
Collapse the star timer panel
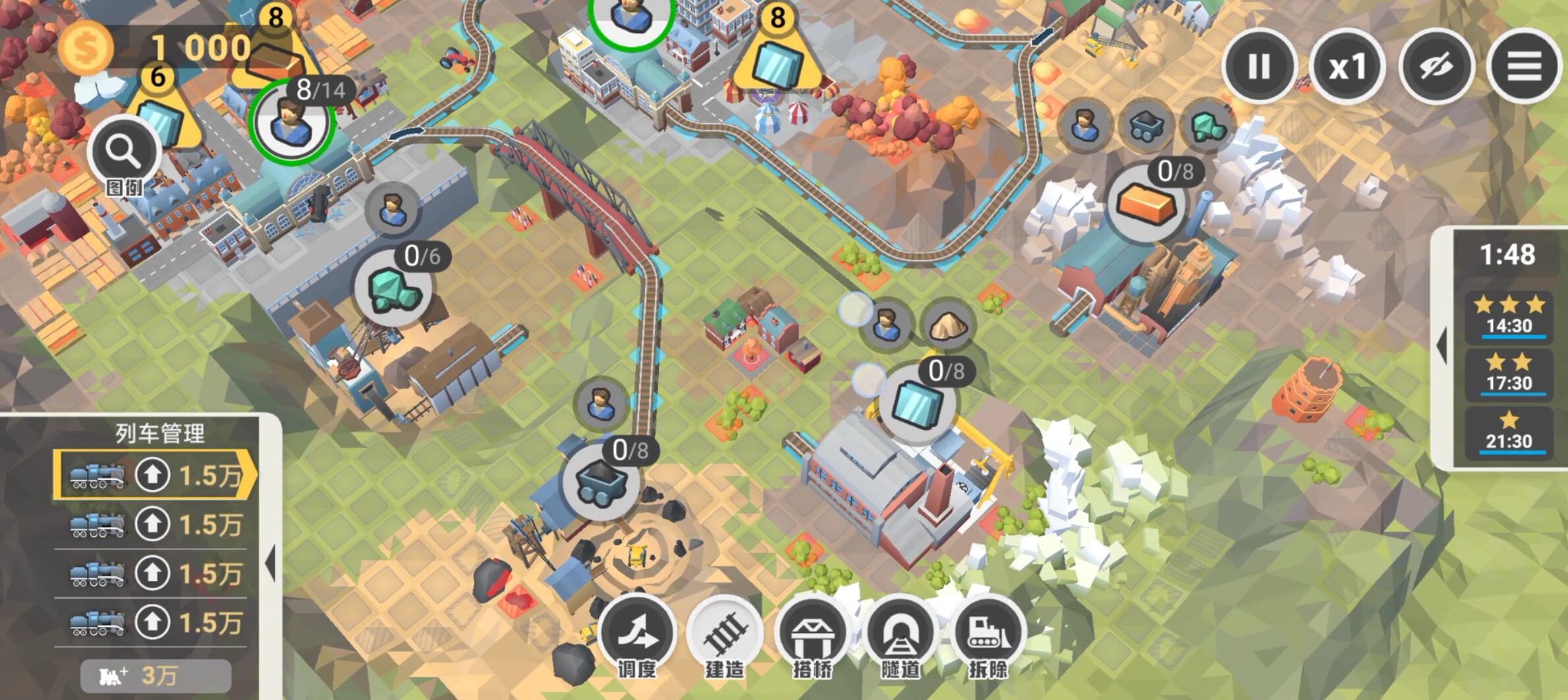1442,346
